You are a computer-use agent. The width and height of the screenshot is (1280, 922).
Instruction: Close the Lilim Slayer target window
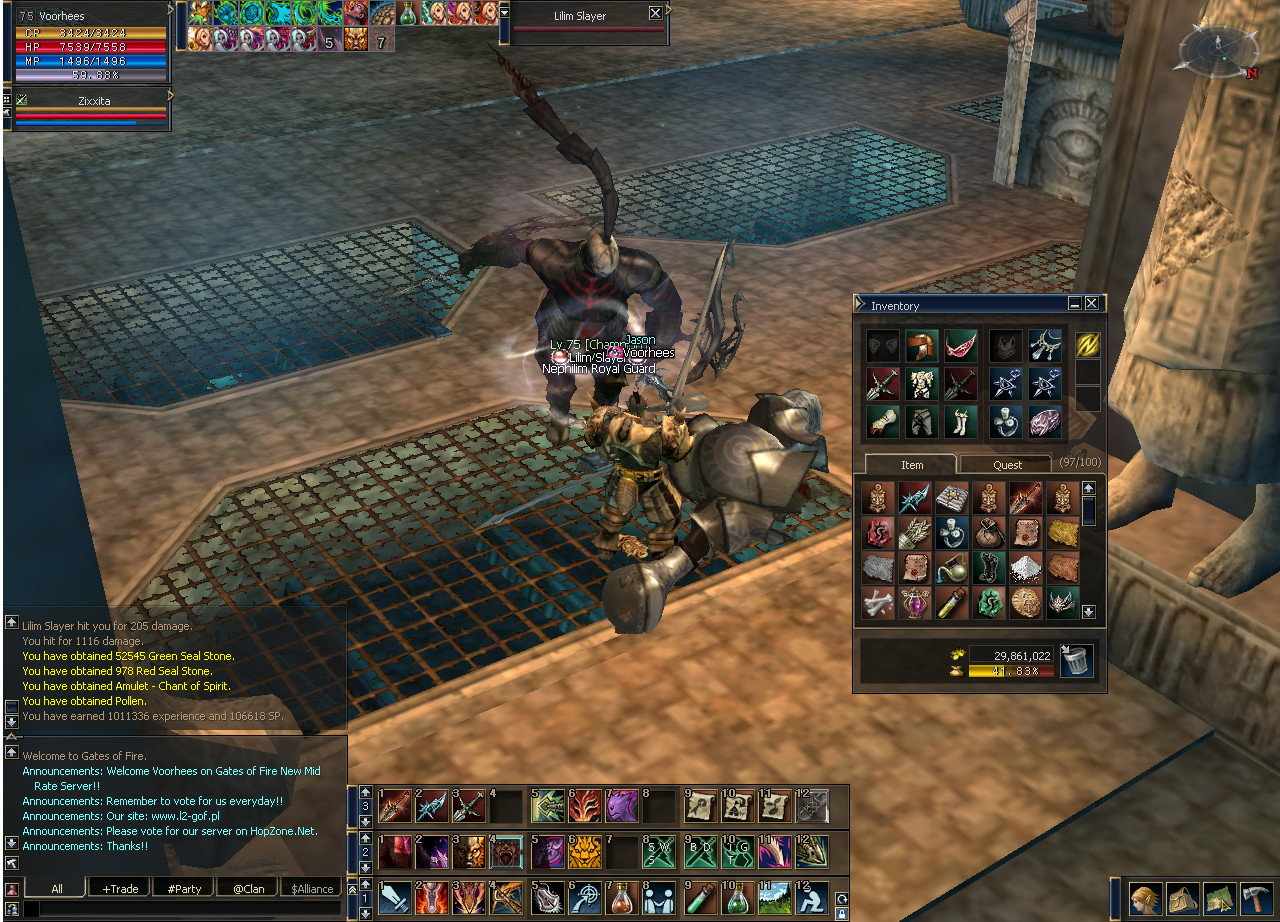coord(655,14)
